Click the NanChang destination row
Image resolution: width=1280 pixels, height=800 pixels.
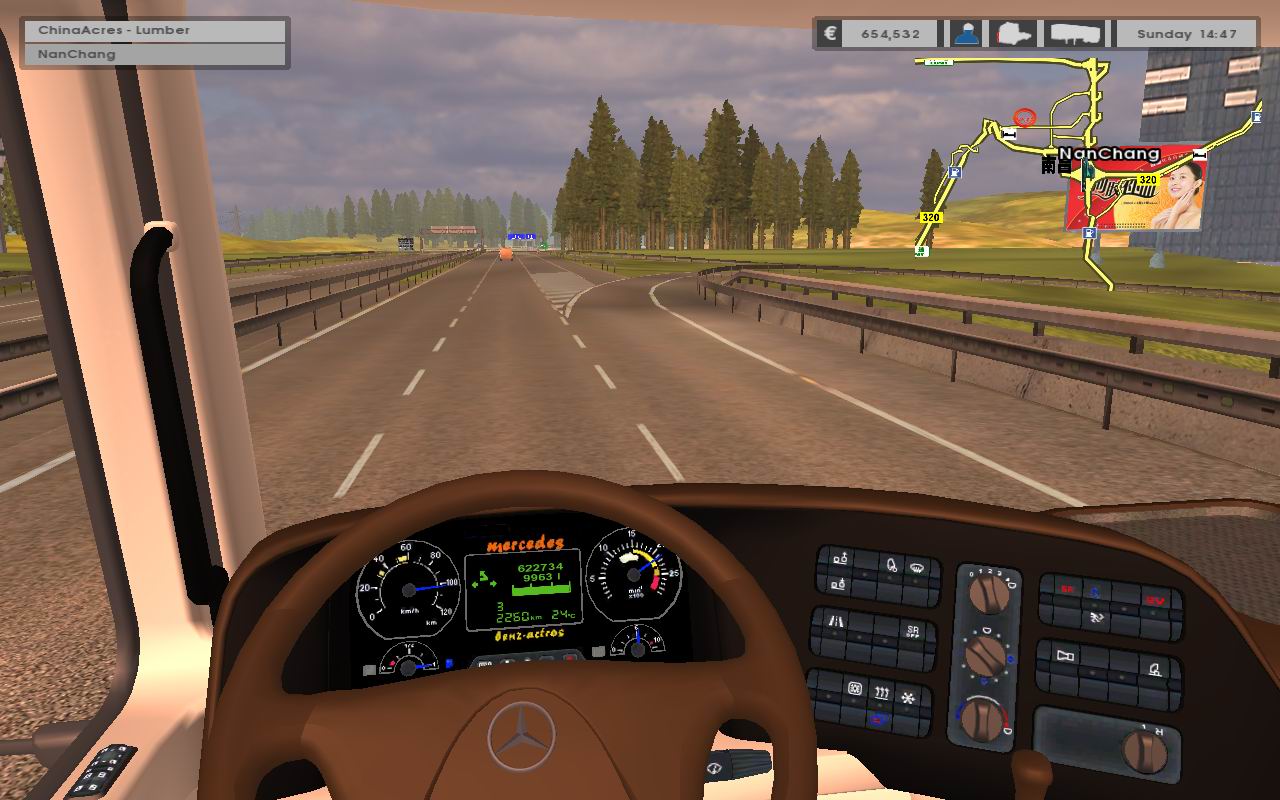(156, 54)
